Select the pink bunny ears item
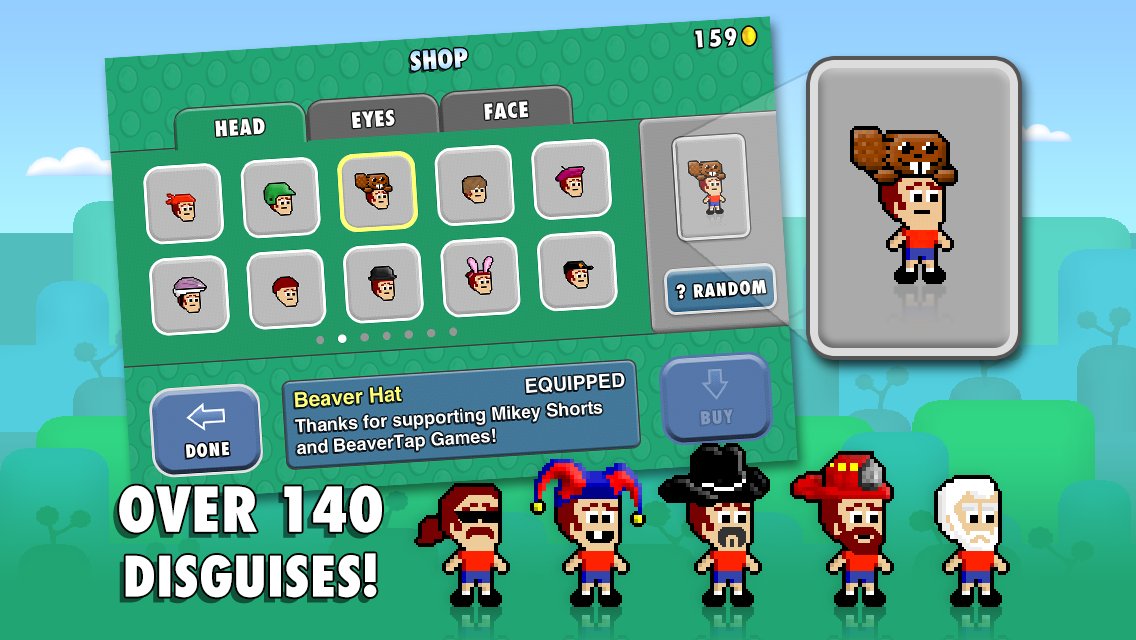 (479, 275)
